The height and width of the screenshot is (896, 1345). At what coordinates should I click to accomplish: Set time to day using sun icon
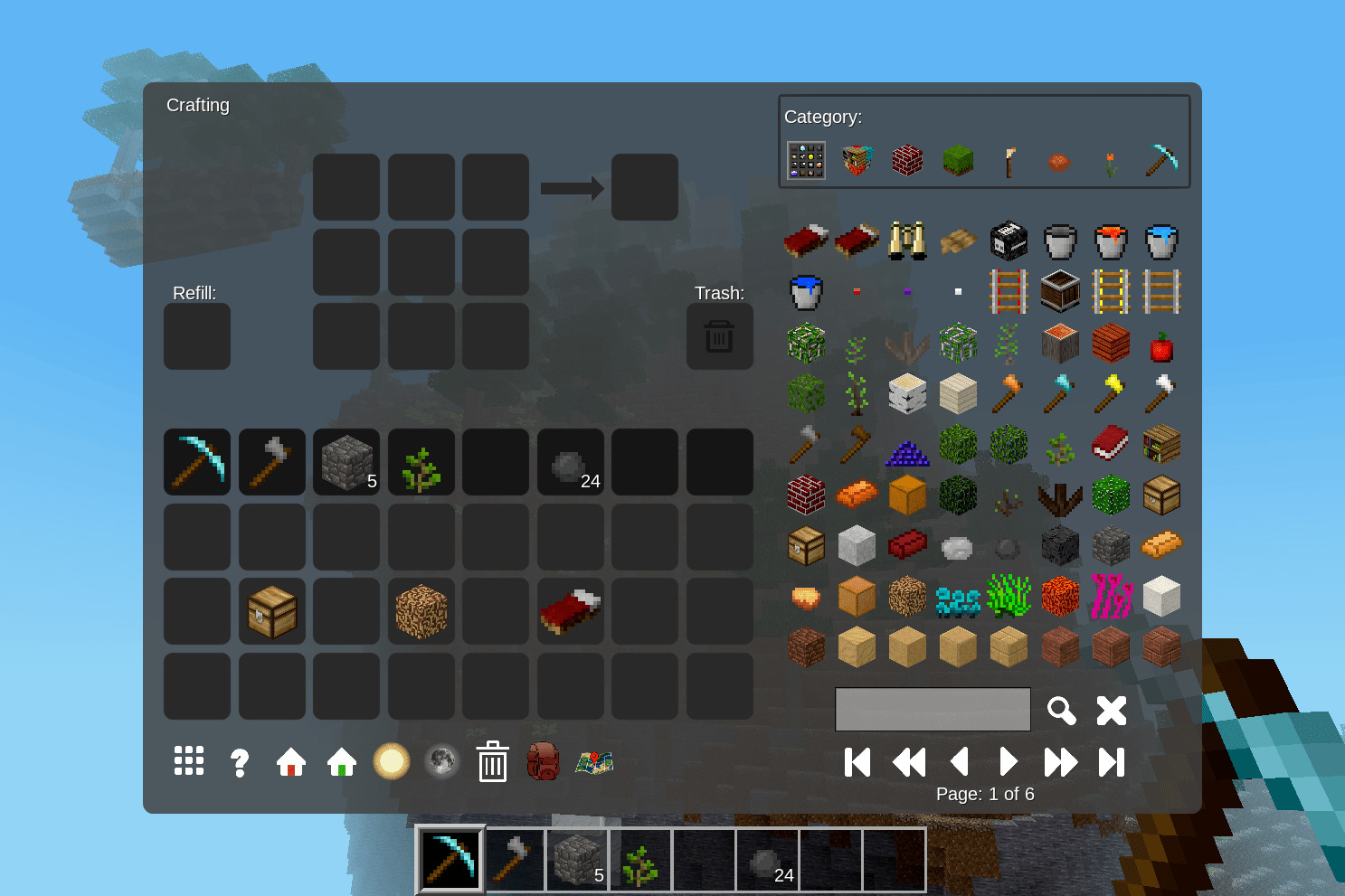click(x=392, y=760)
